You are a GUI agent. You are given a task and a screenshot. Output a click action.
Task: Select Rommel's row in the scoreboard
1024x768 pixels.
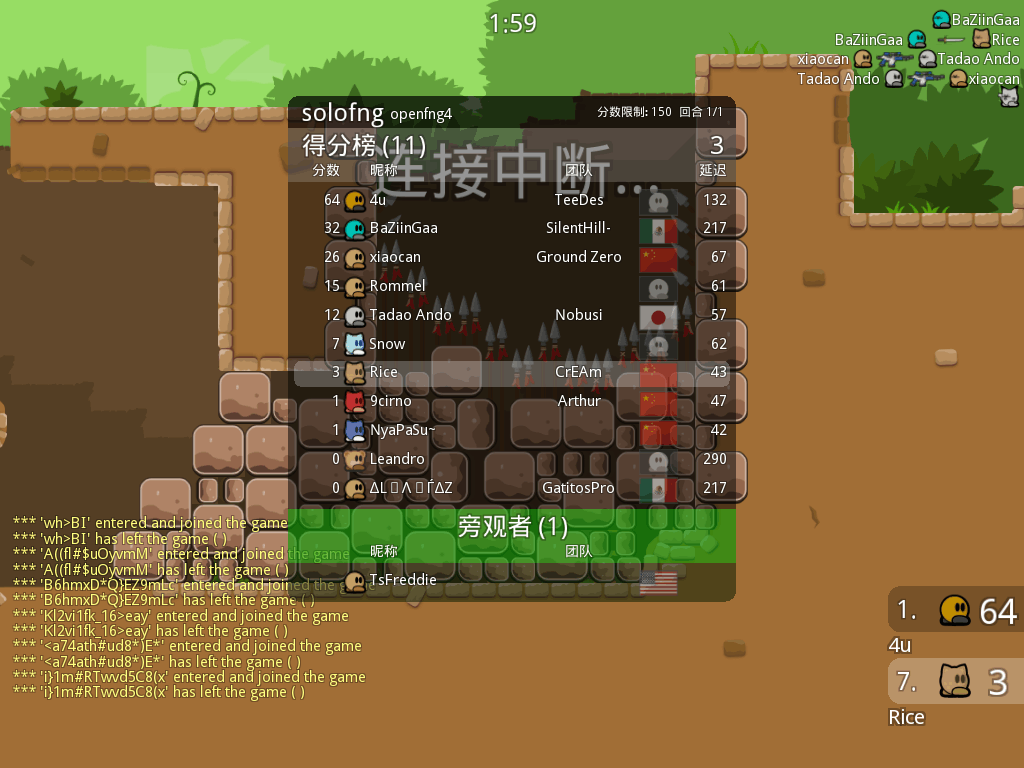pos(511,286)
